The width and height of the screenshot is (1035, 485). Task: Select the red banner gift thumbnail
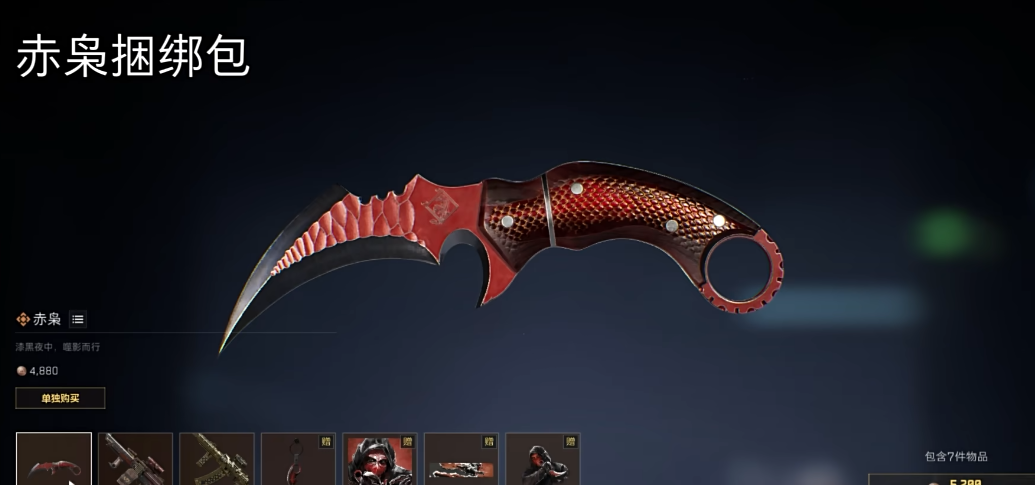coord(461,459)
